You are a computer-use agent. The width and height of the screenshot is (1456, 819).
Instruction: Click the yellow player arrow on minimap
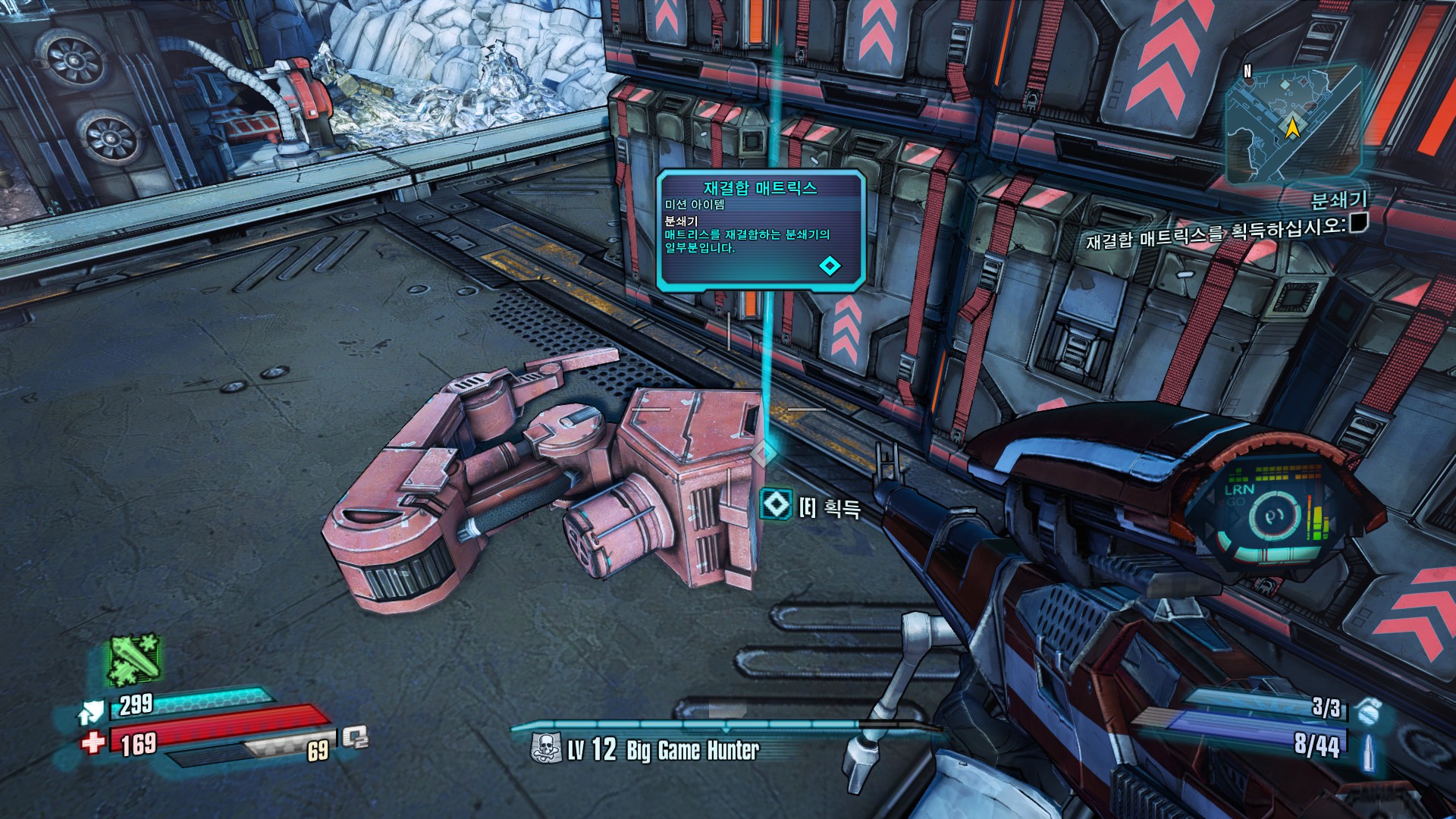click(x=1291, y=127)
